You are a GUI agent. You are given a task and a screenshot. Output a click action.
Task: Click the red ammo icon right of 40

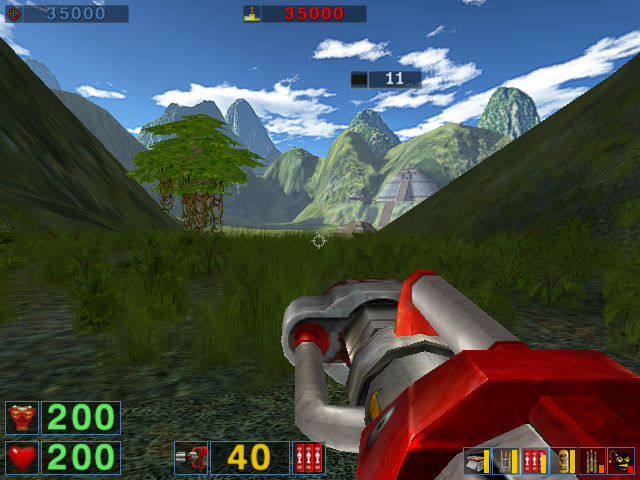coord(308,457)
